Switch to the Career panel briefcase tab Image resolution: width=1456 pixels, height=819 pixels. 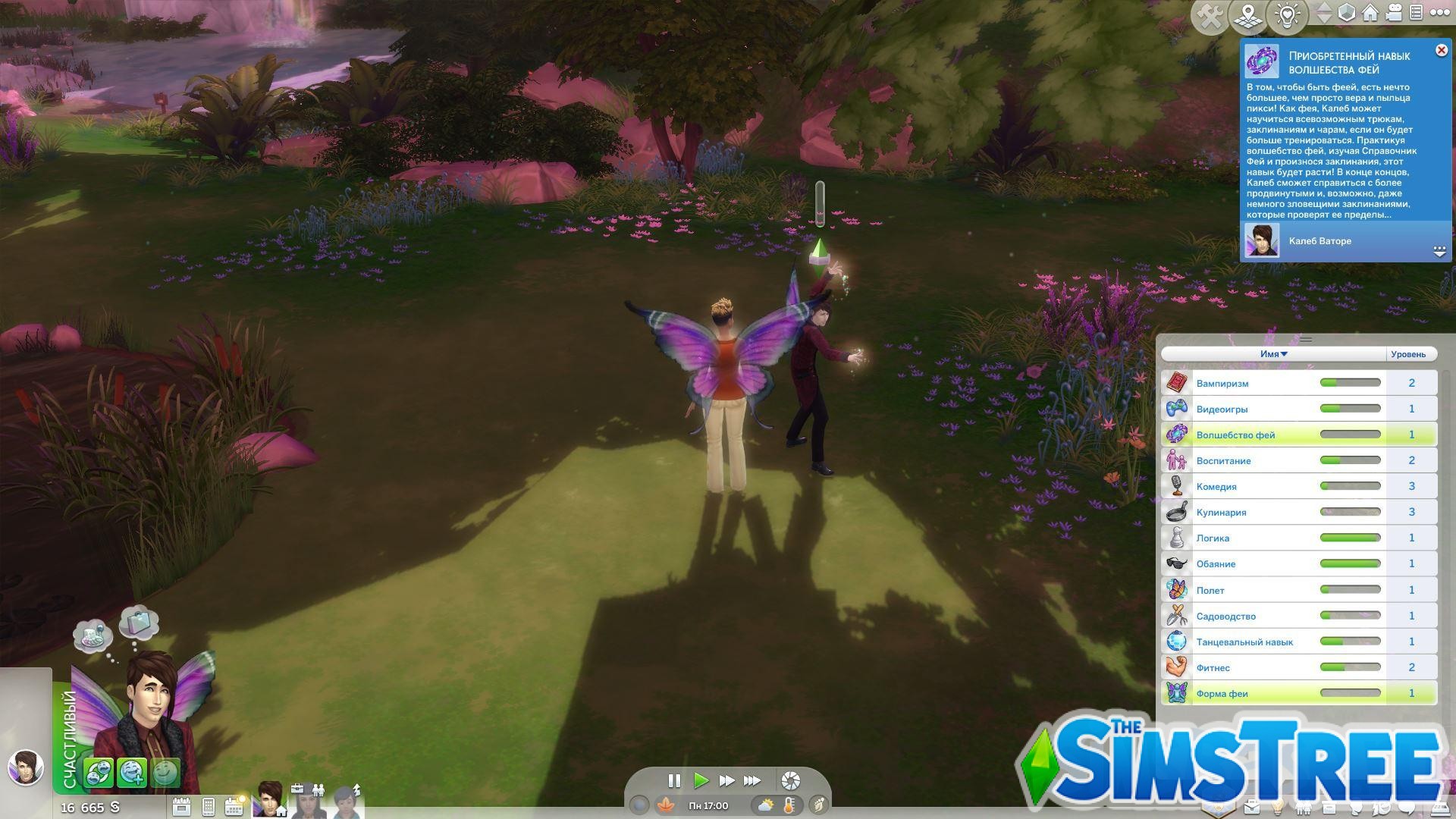pos(1251,807)
